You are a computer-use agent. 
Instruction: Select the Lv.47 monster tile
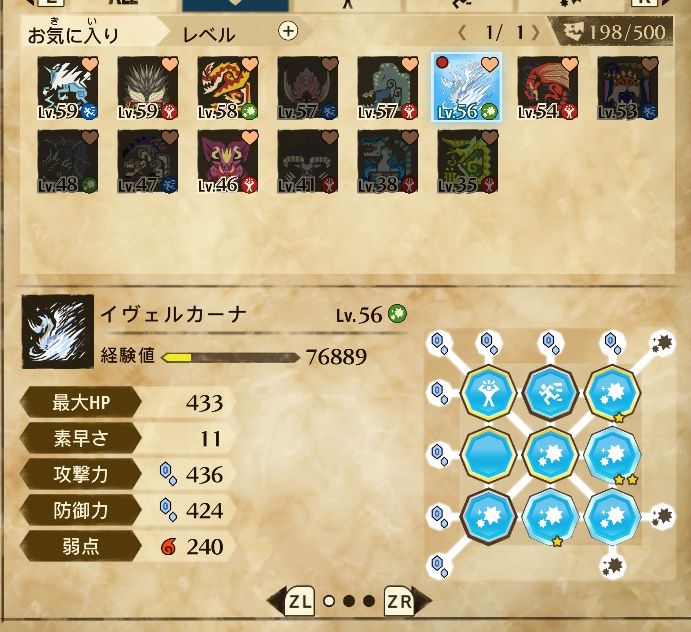(x=146, y=160)
